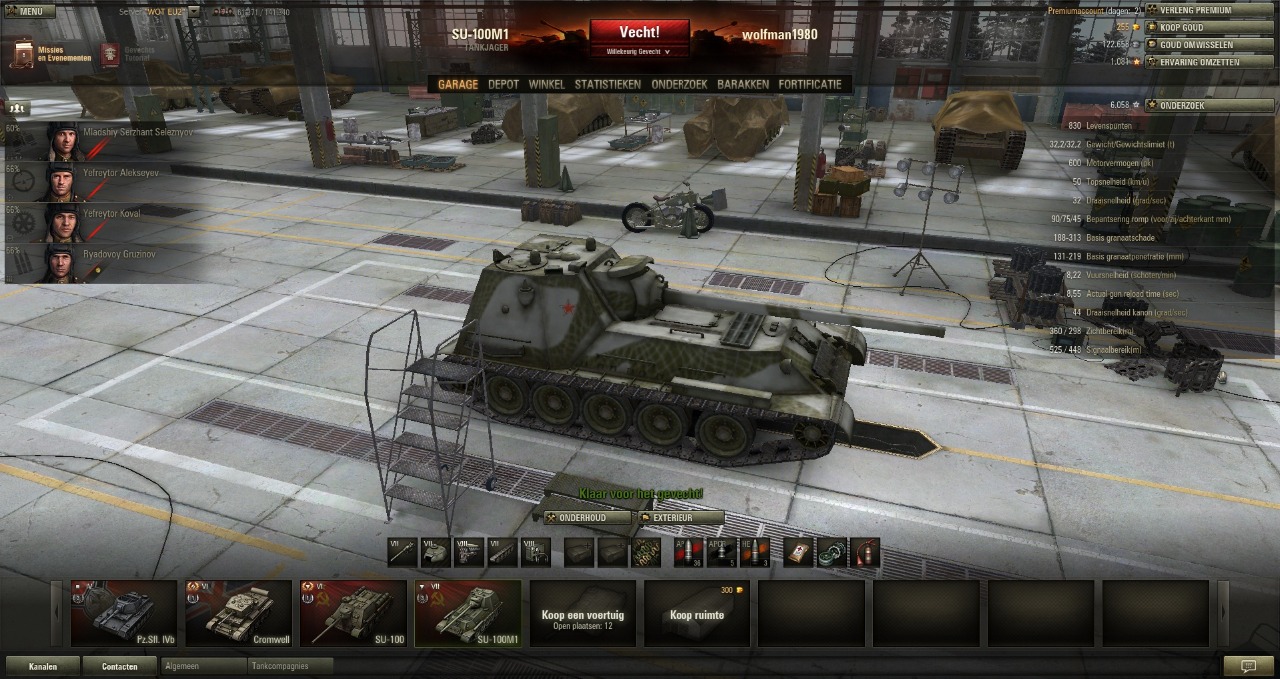The width and height of the screenshot is (1280, 679).
Task: Open the Onderhoud service button
Action: [588, 518]
